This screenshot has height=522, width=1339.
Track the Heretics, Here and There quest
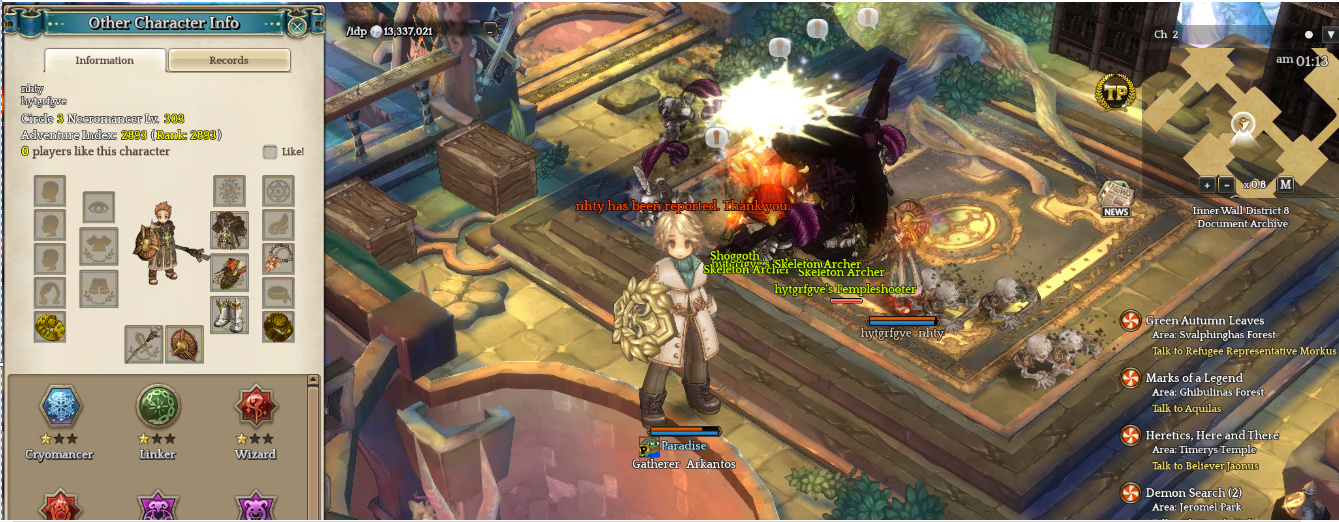[1212, 435]
